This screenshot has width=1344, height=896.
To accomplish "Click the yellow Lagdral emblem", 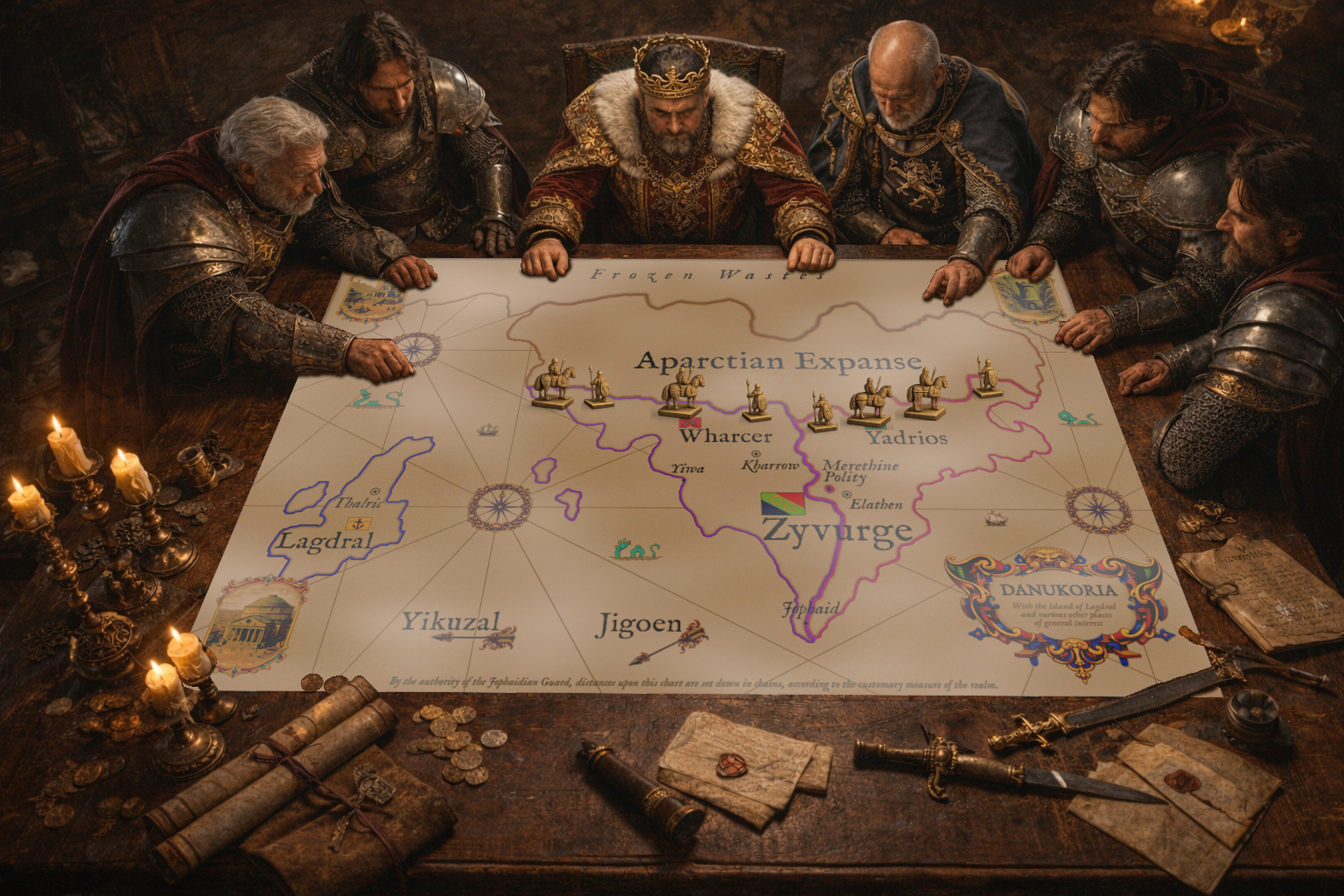I will click(355, 523).
